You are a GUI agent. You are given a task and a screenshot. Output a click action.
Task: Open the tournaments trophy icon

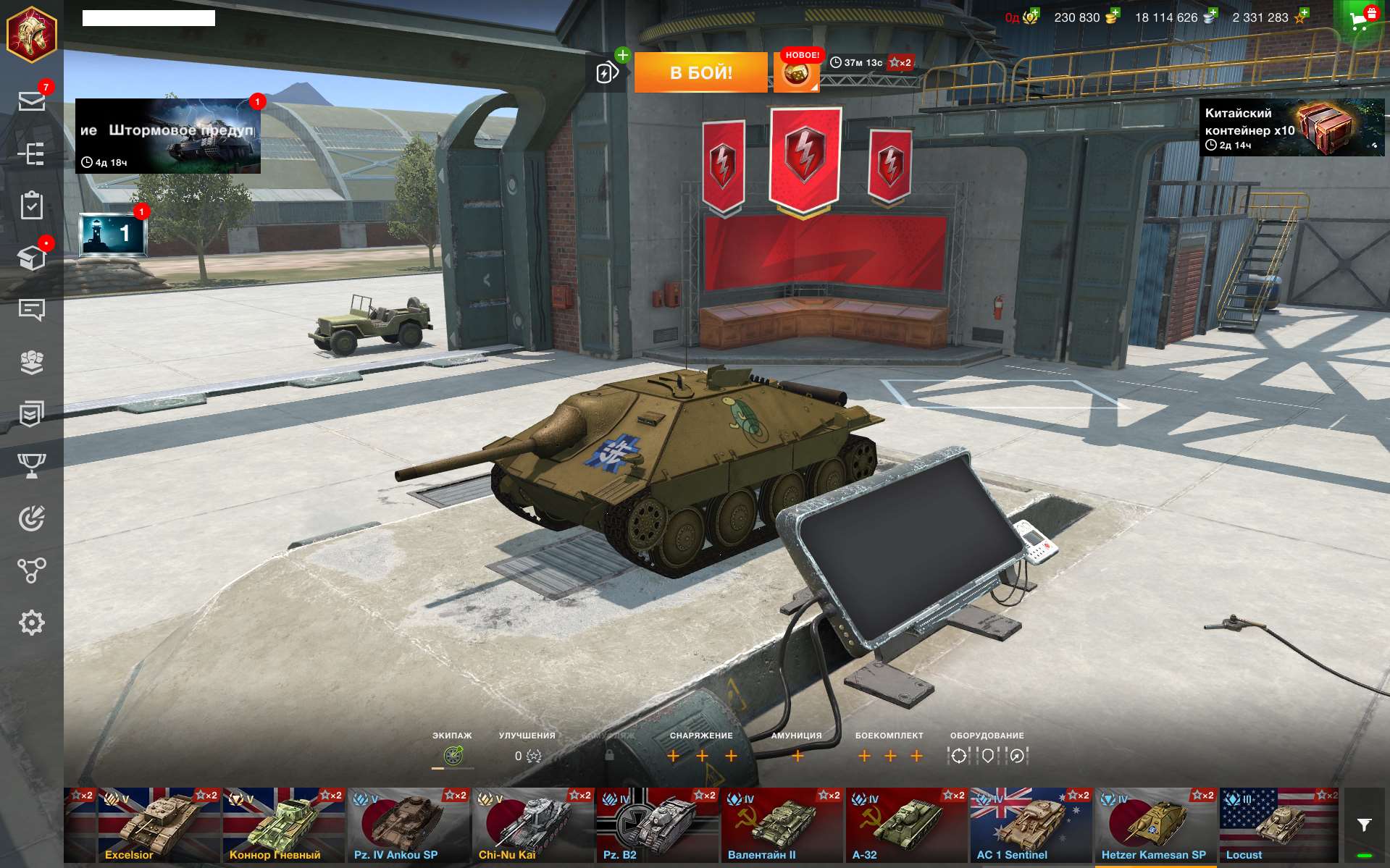[32, 465]
